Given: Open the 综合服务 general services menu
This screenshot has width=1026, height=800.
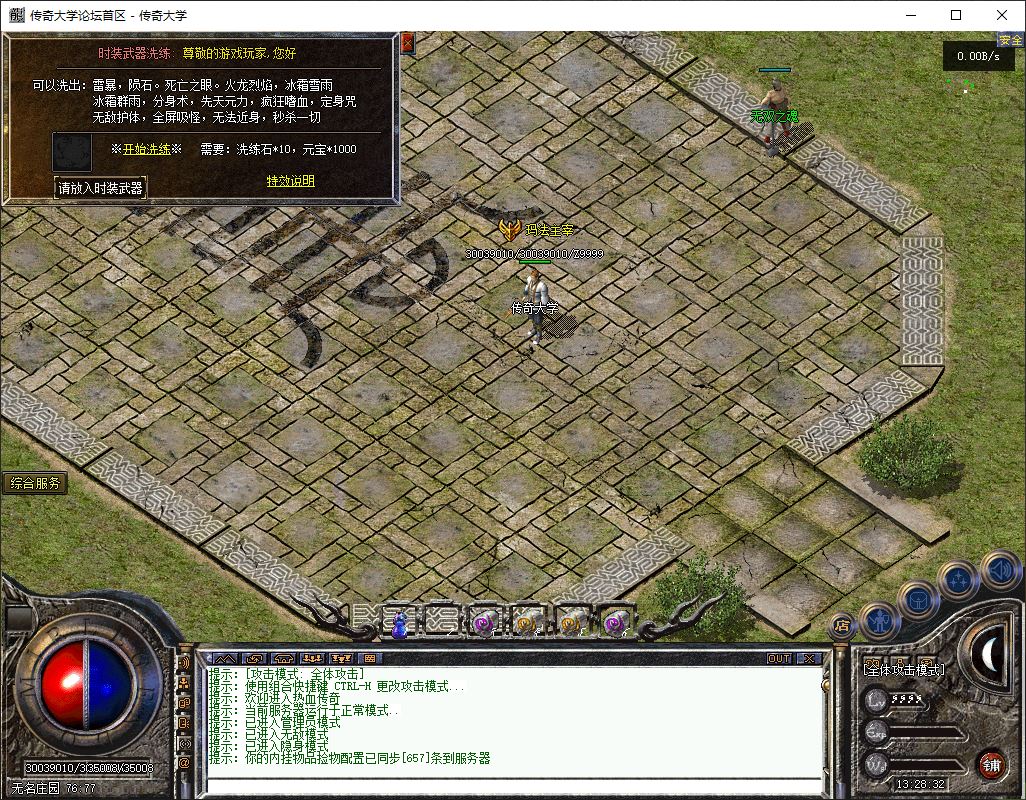Looking at the screenshot, I should pyautogui.click(x=35, y=484).
